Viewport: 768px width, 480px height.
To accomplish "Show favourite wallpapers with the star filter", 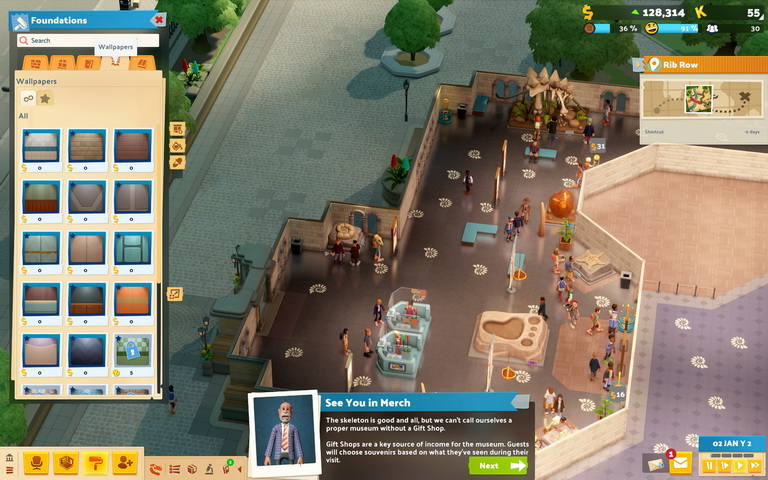I will pos(45,98).
